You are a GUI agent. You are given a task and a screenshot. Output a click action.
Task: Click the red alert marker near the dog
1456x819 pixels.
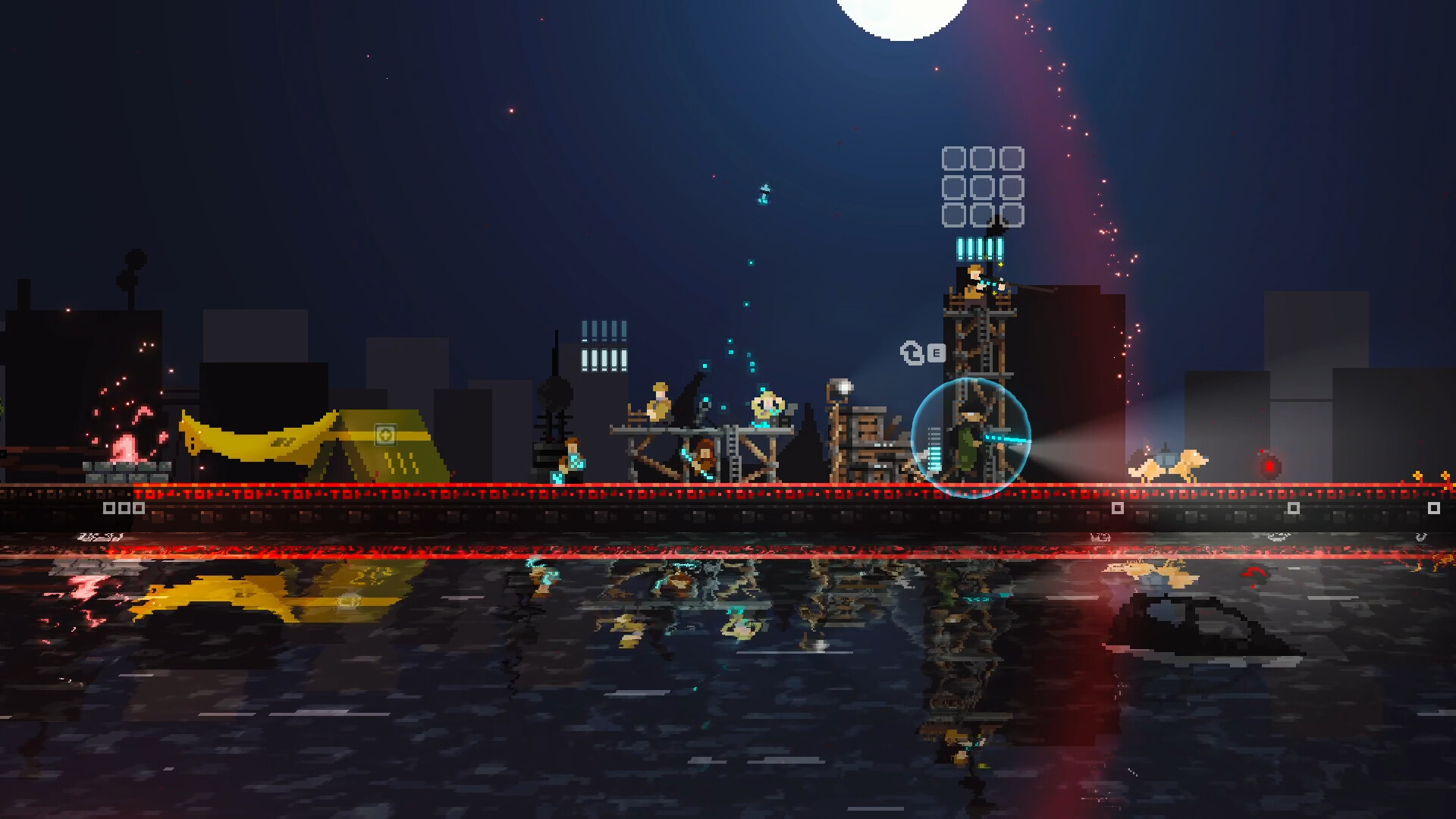coord(1269,466)
